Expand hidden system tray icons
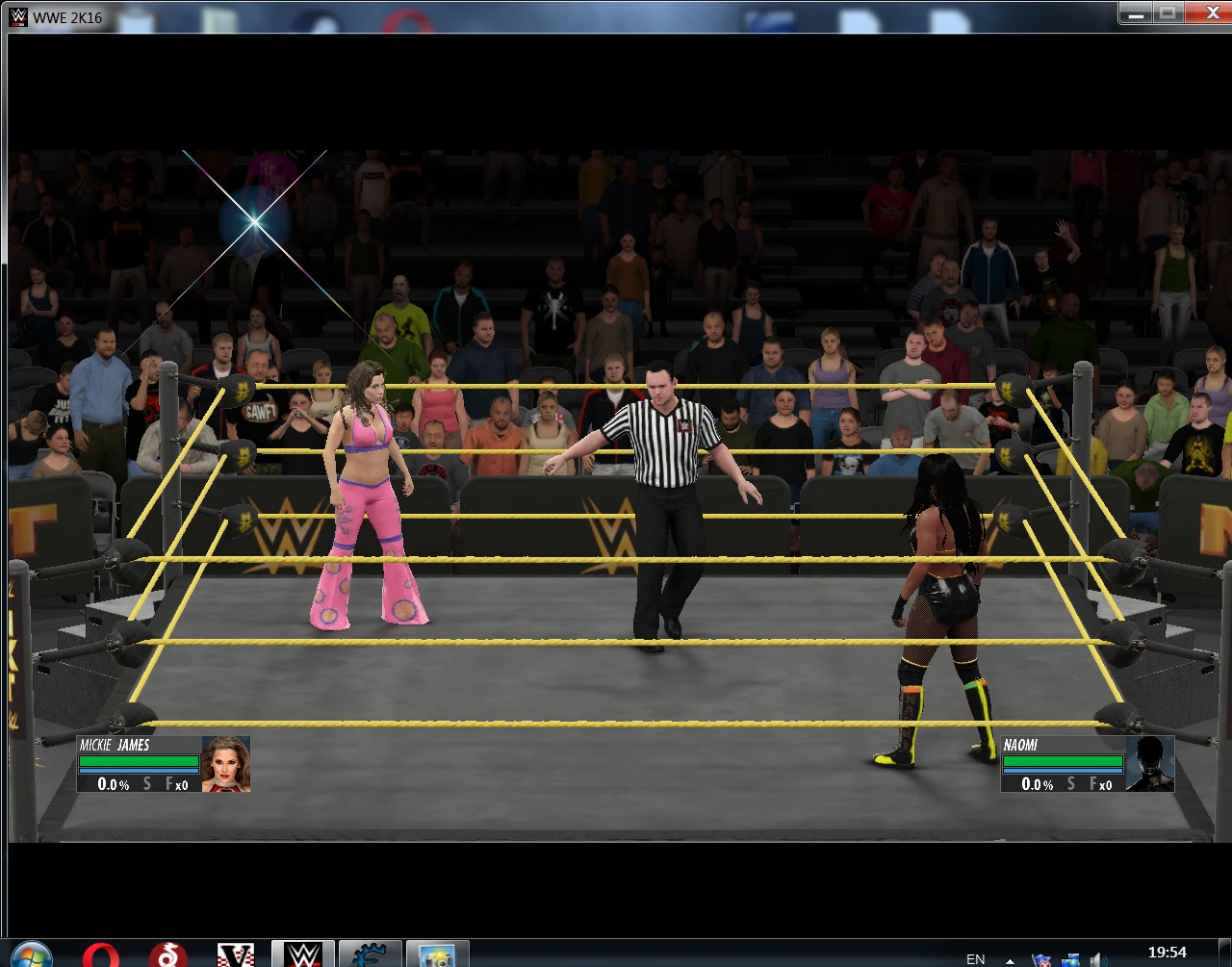 click(1009, 959)
